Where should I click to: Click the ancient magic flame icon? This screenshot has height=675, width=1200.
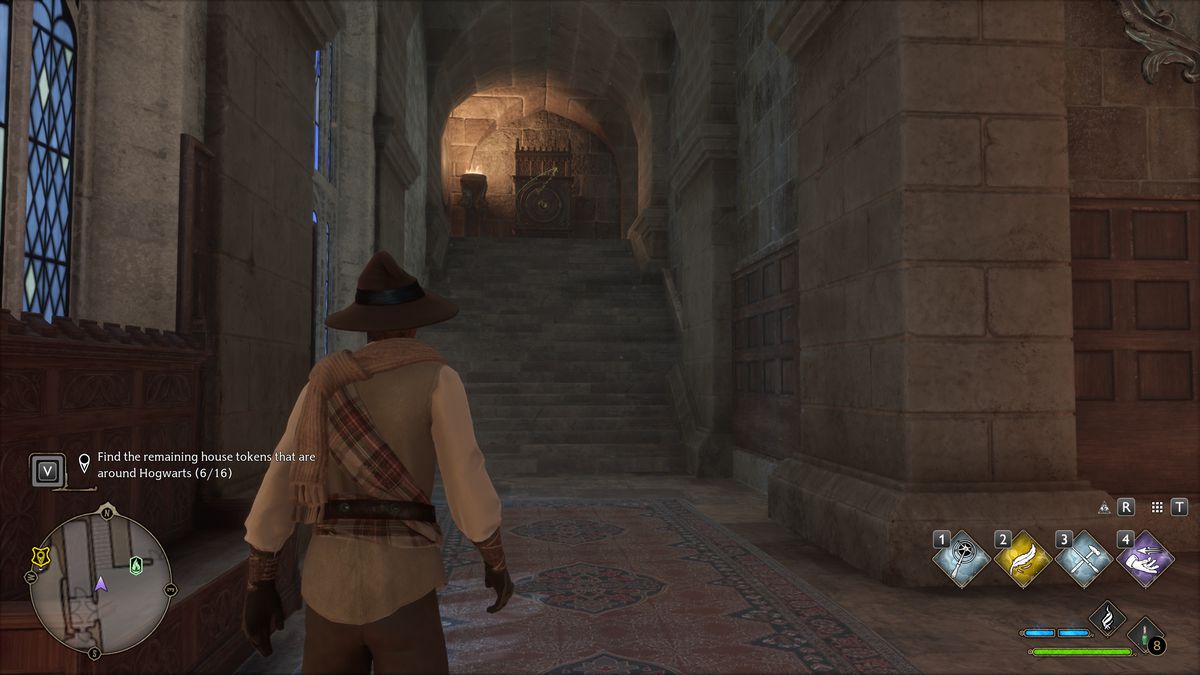1108,617
